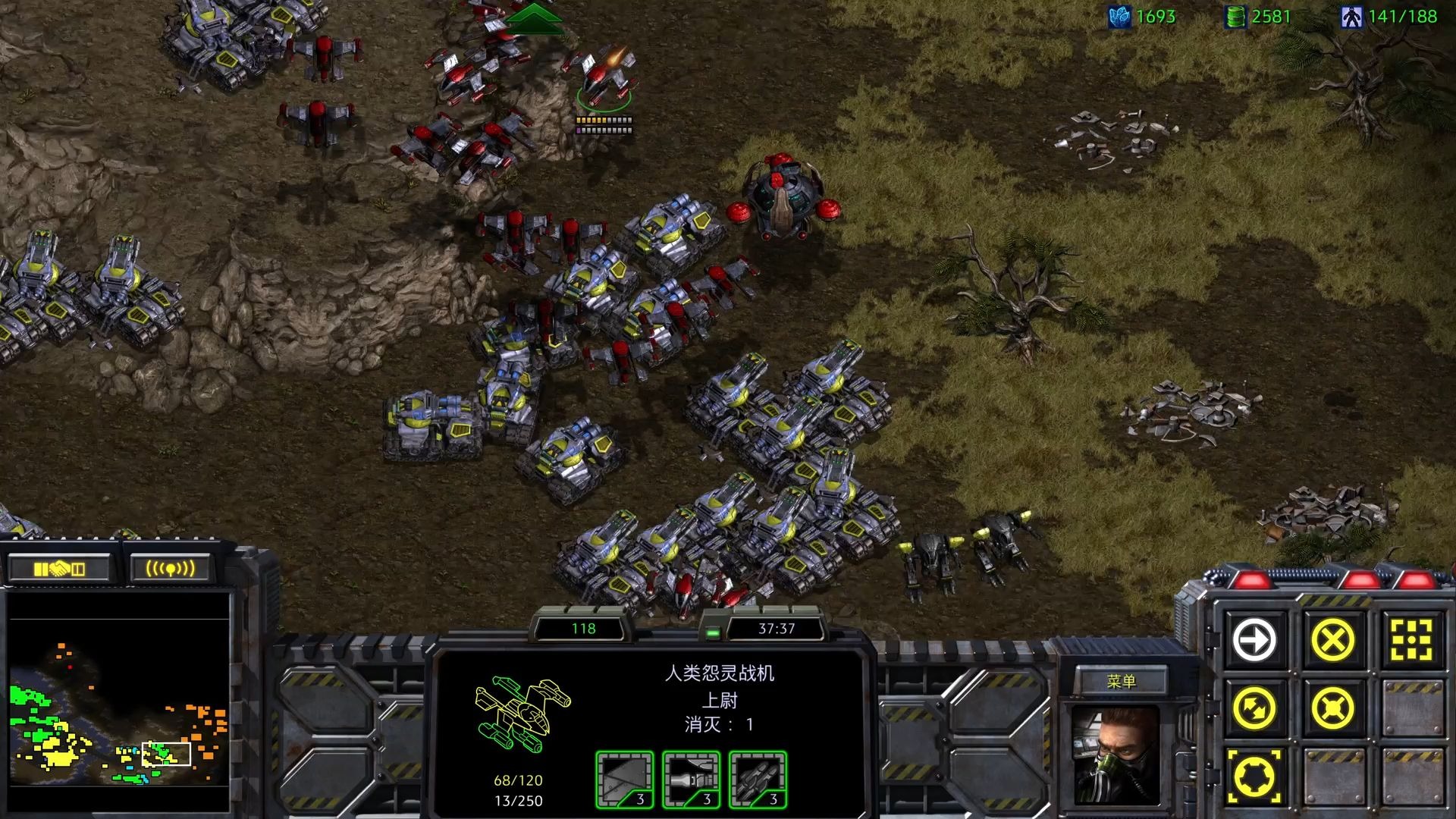Image resolution: width=1456 pixels, height=819 pixels.
Task: Activate the Stop command icon
Action: [x=1332, y=640]
